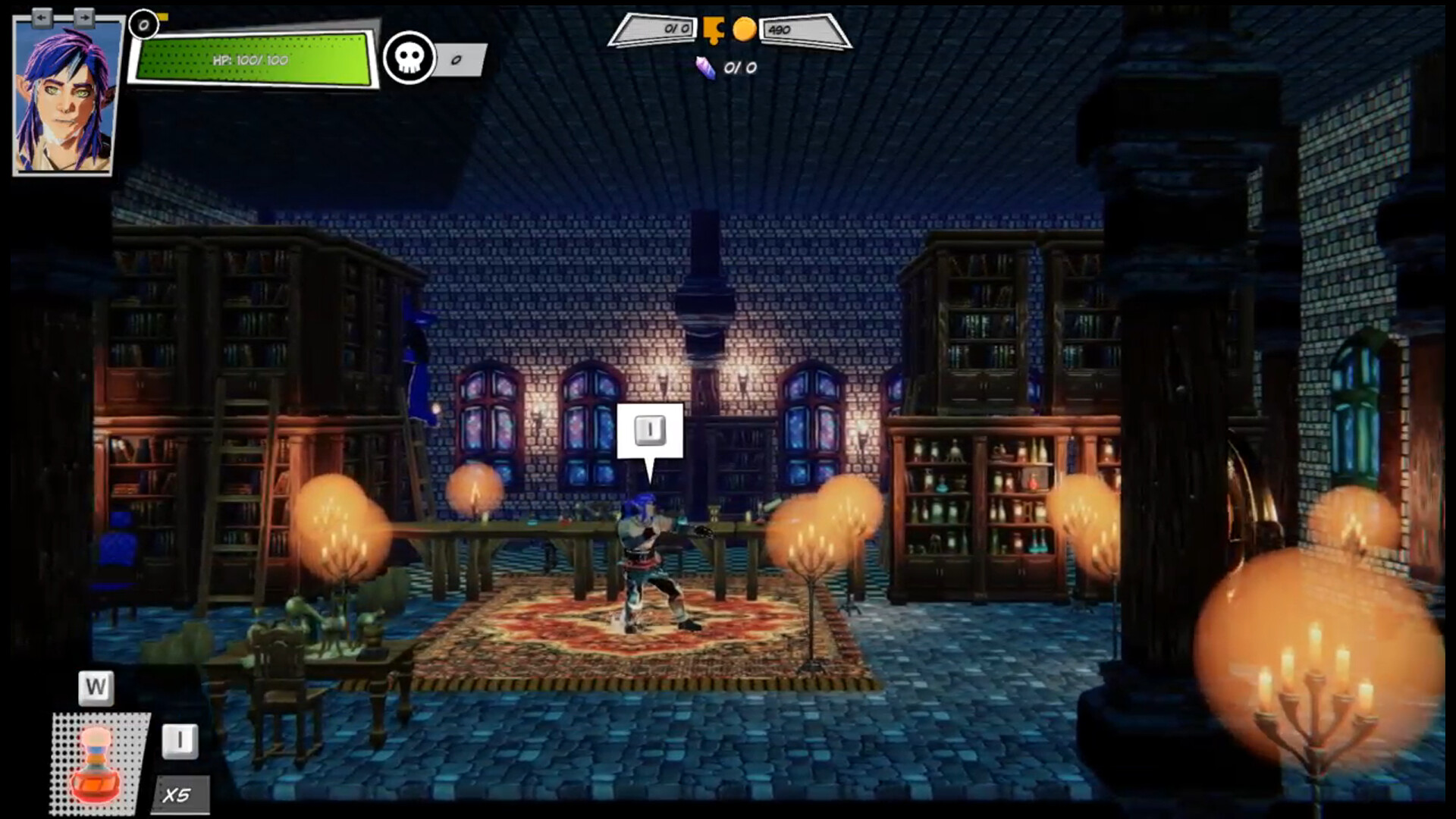Expand the left counter plate showing 0/0
1456x819 pixels.
657,29
